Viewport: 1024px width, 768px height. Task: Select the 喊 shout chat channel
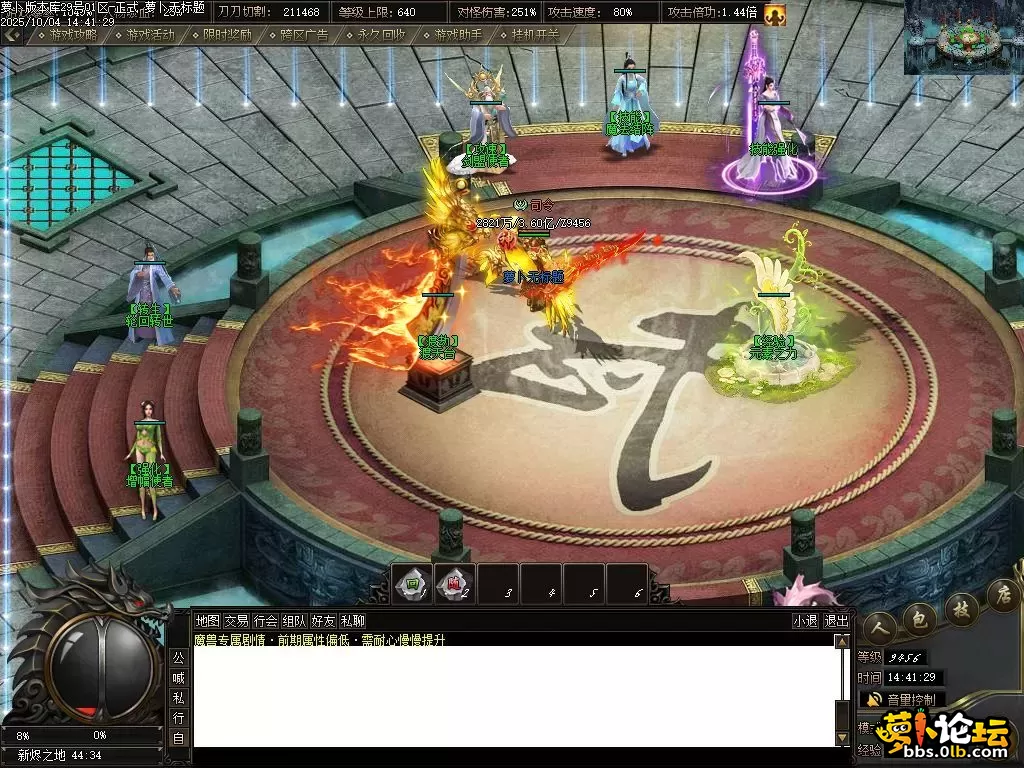click(x=178, y=677)
